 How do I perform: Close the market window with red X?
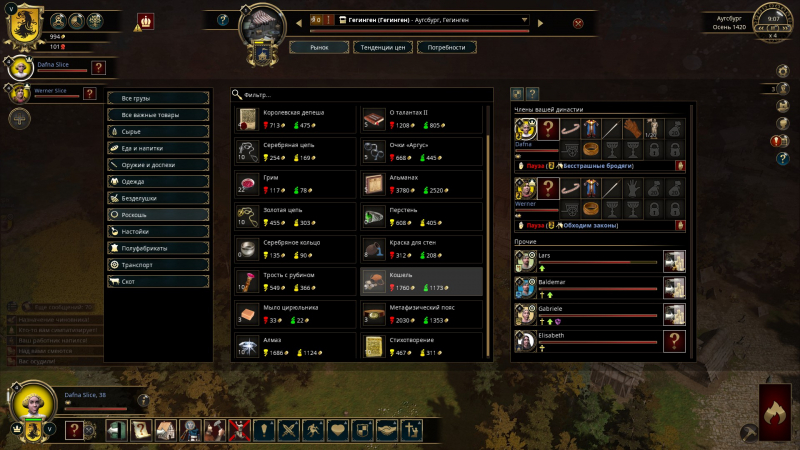pos(578,23)
